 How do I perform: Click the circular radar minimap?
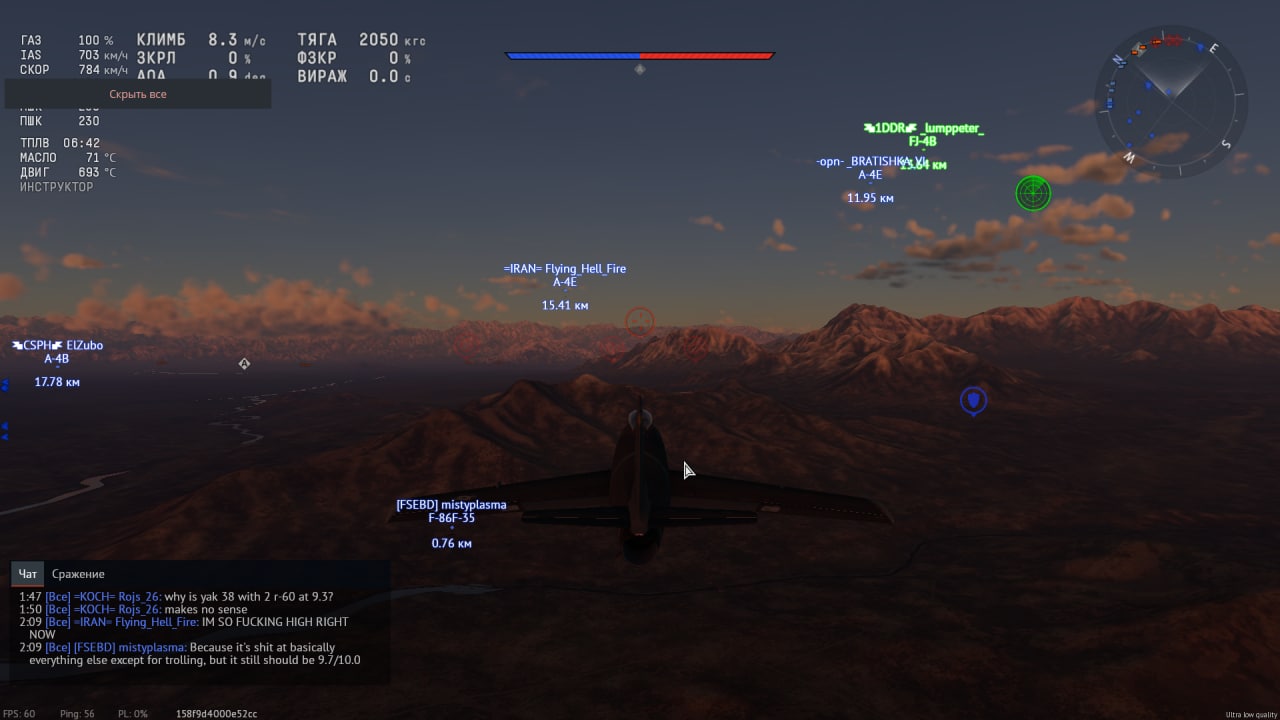[1171, 101]
